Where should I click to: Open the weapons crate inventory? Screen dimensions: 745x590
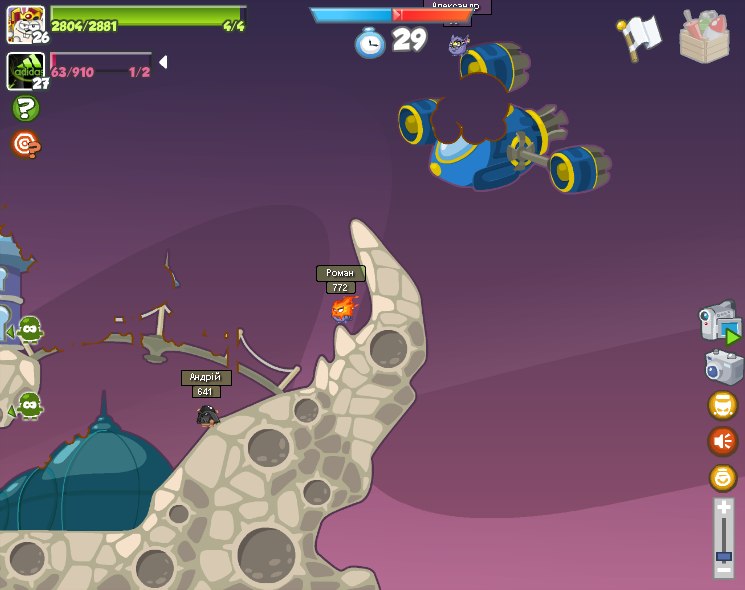click(704, 37)
